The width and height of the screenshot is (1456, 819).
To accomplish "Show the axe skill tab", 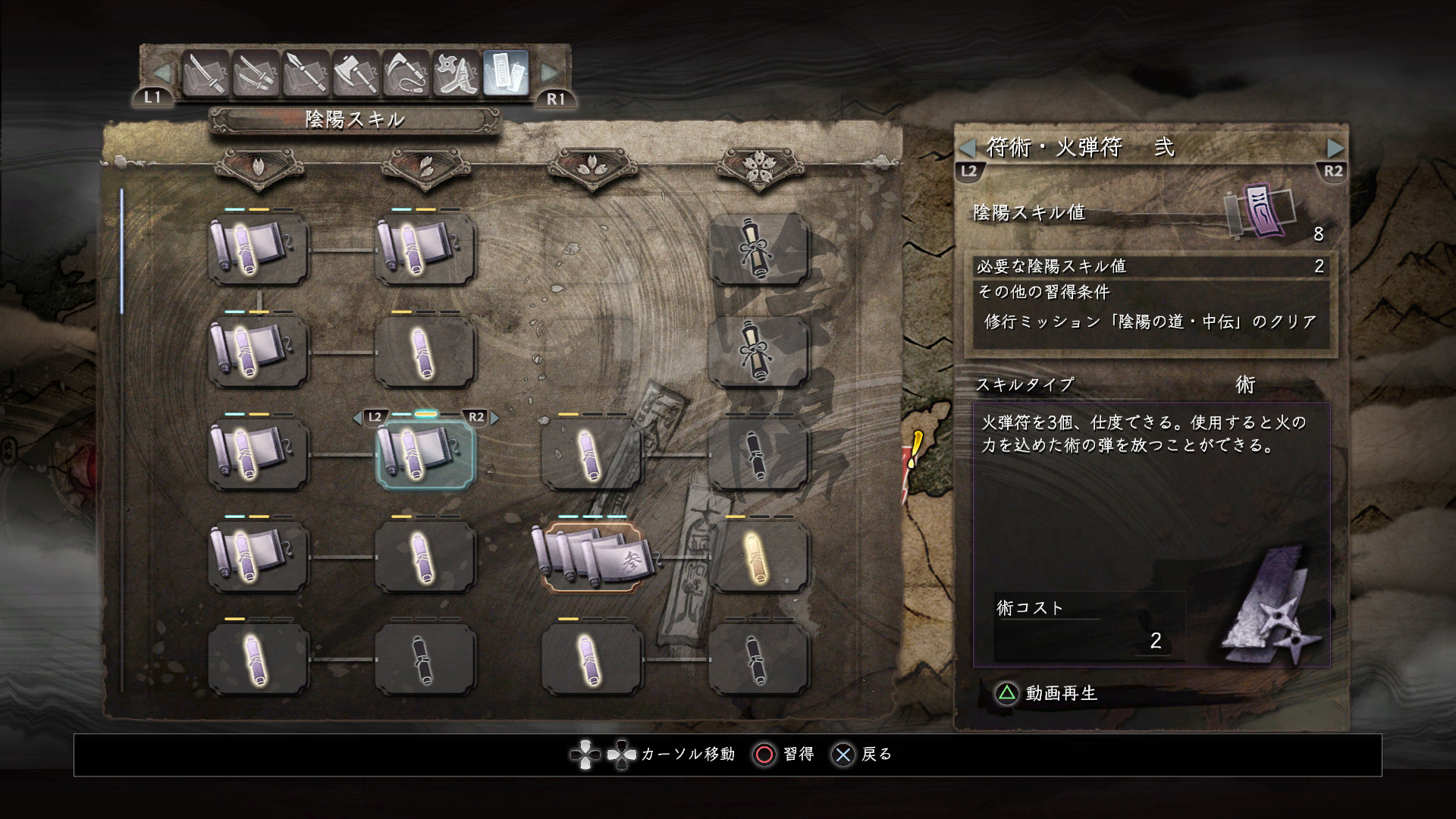I will coord(356,74).
